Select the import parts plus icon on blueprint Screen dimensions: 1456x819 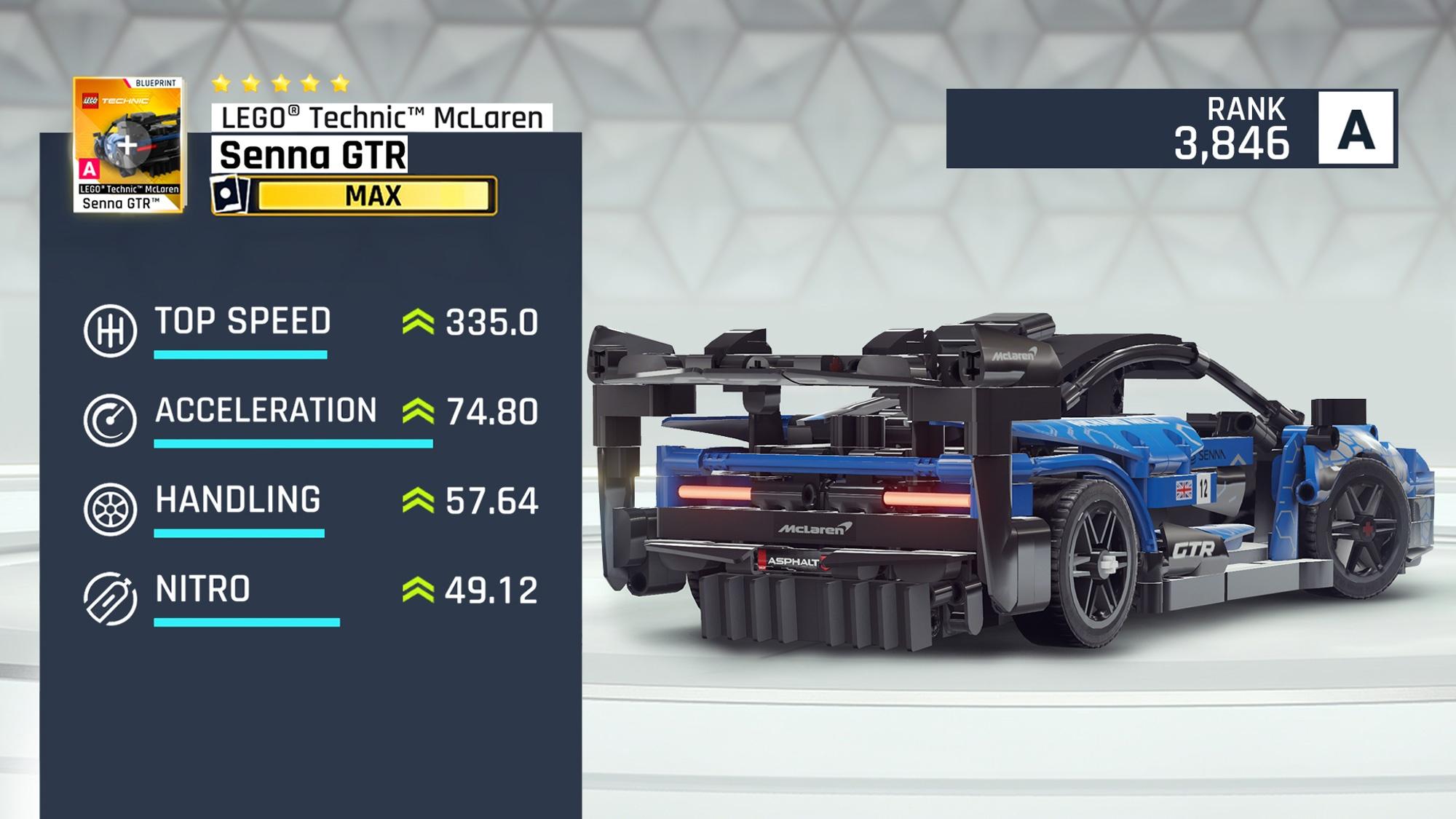pos(125,143)
